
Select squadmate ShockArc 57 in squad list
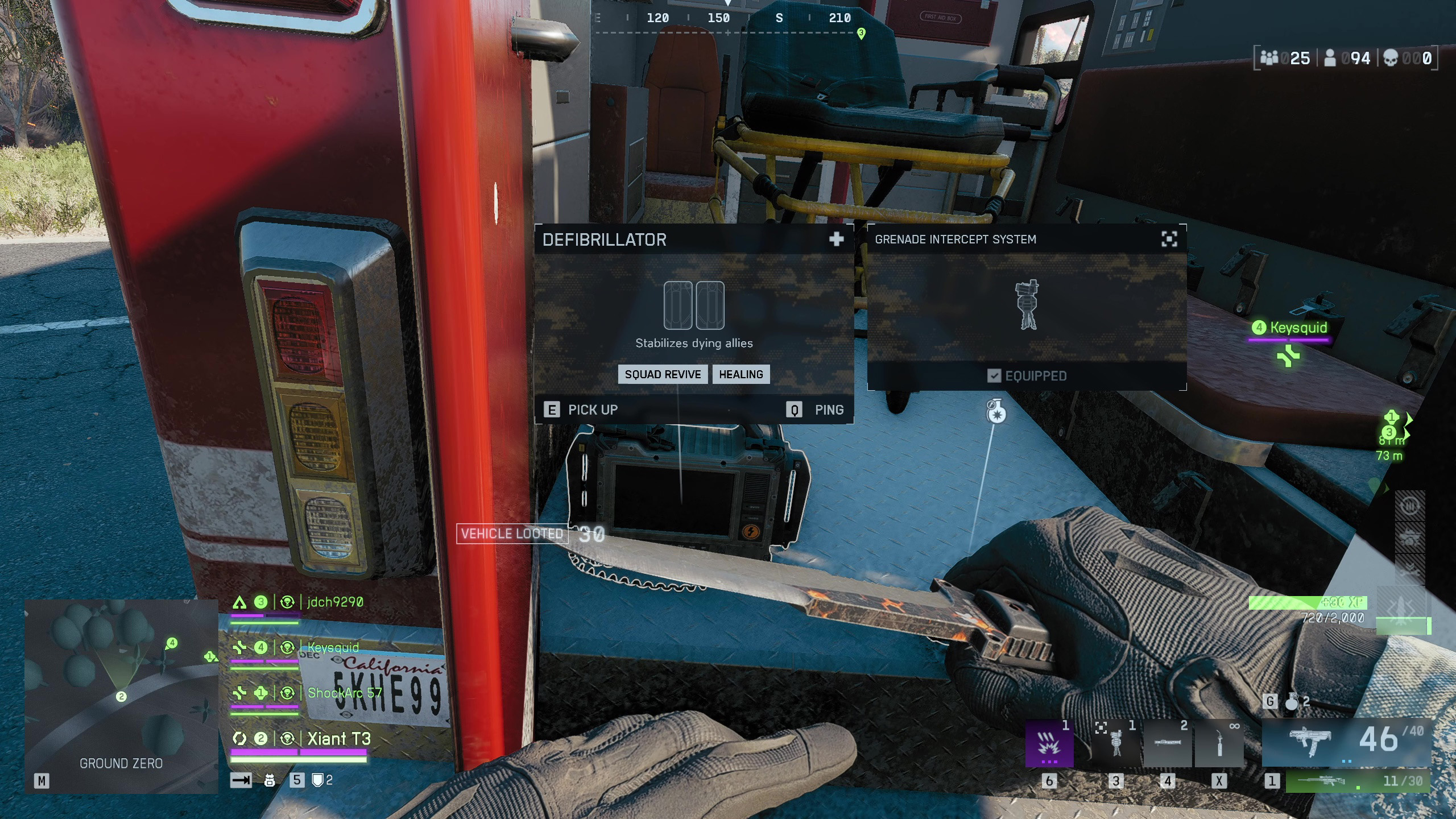[344, 693]
